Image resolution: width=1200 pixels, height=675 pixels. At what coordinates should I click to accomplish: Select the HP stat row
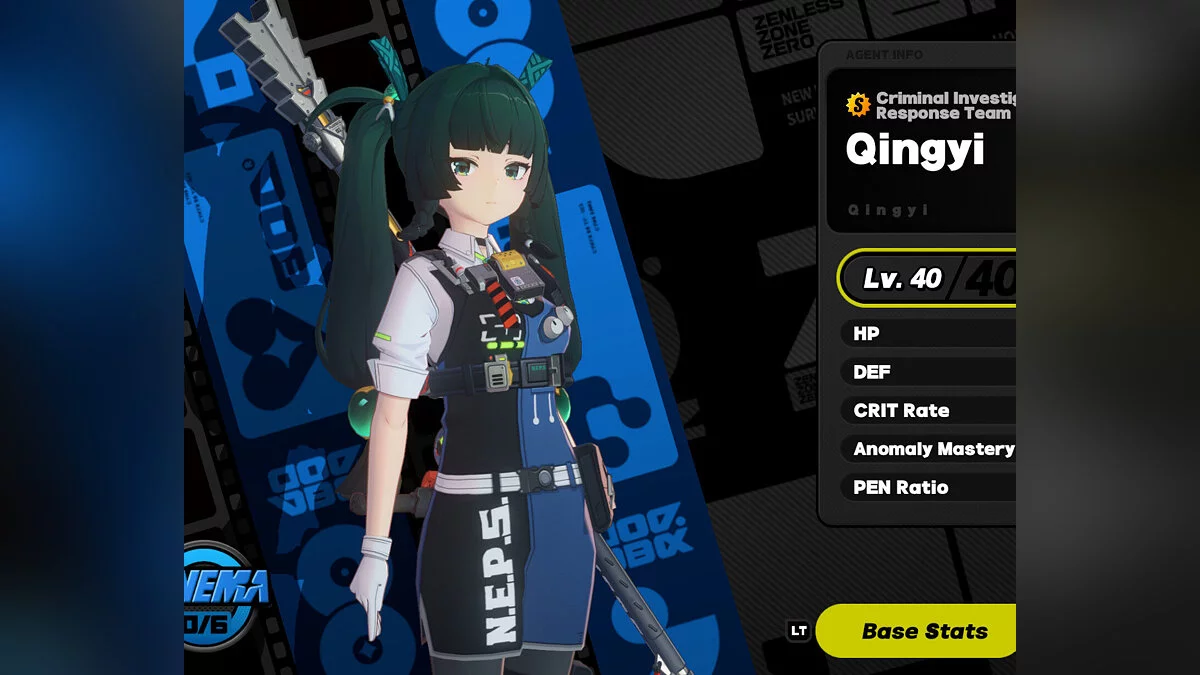[x=928, y=333]
